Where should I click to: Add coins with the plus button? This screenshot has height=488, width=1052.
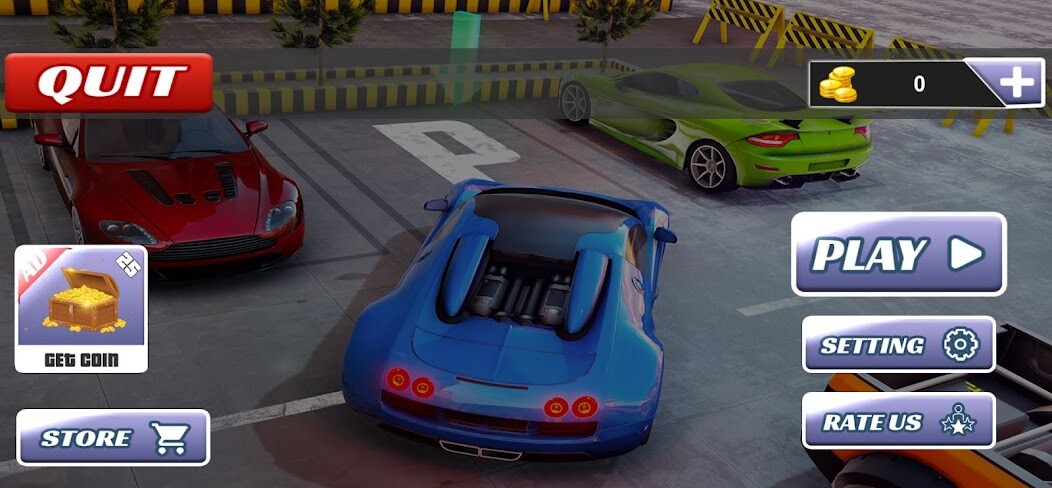pyautogui.click(x=1018, y=83)
